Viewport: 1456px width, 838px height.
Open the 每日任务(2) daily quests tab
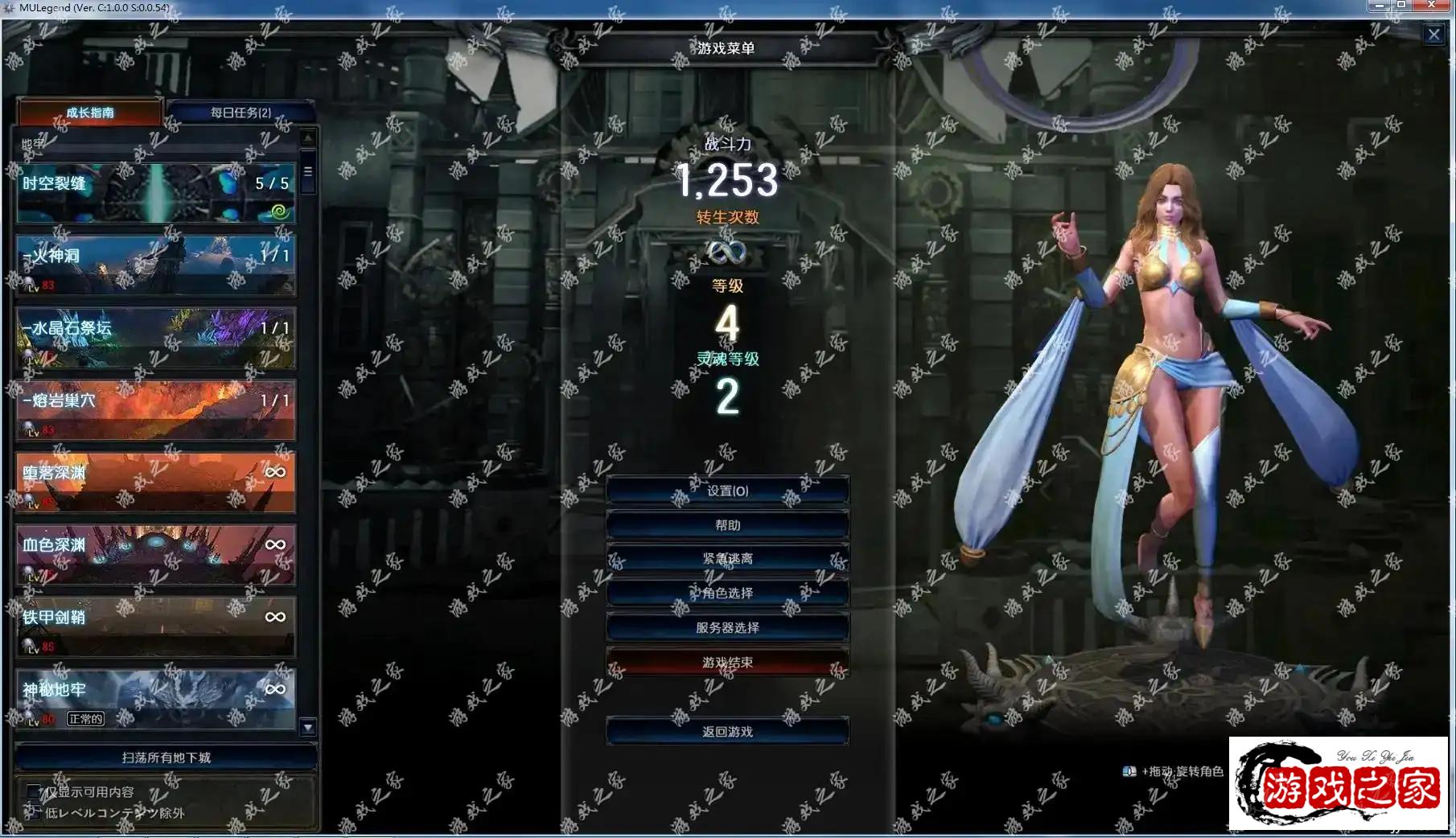241,113
